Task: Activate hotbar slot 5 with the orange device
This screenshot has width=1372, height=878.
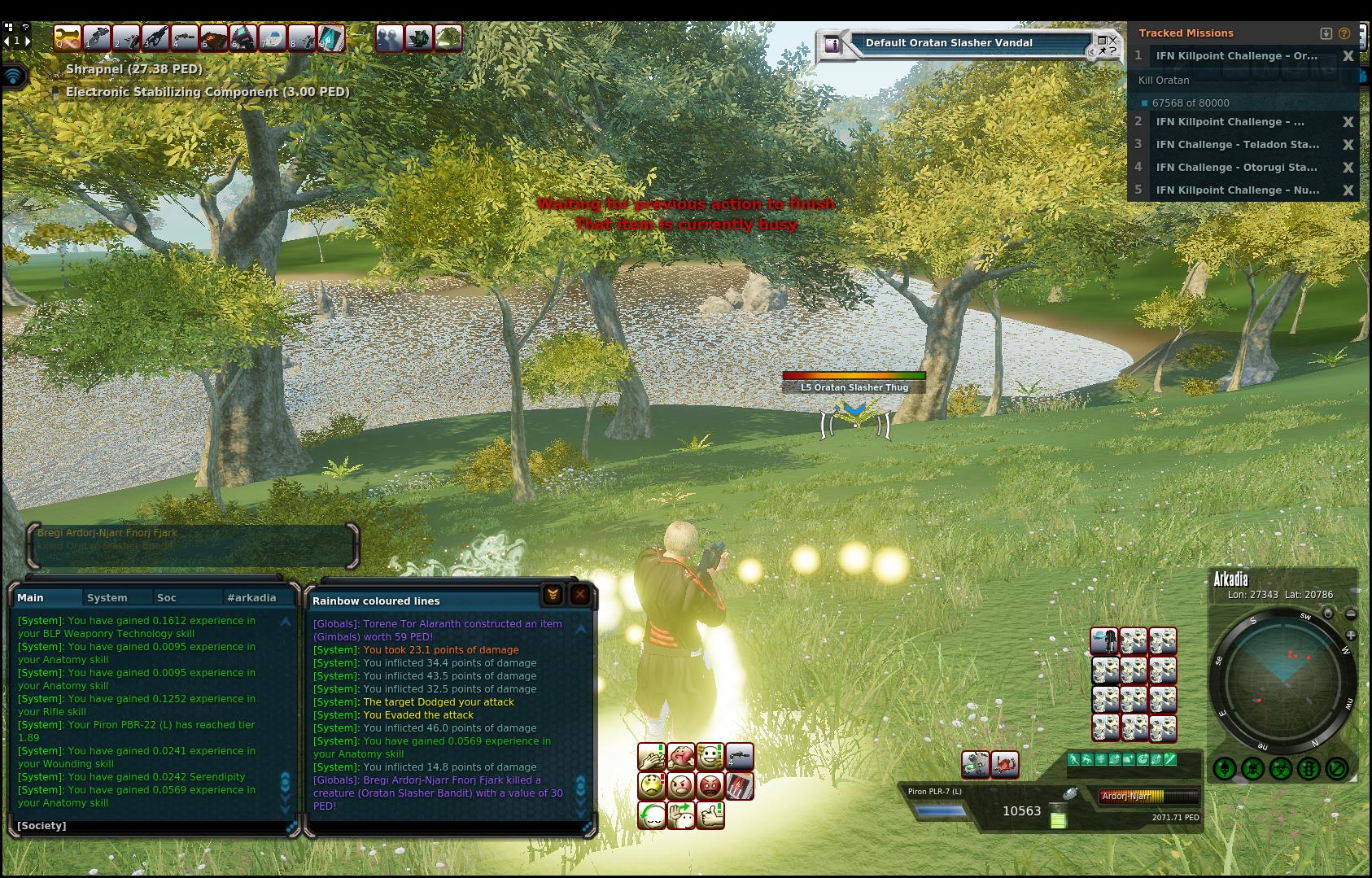Action: coord(213,37)
